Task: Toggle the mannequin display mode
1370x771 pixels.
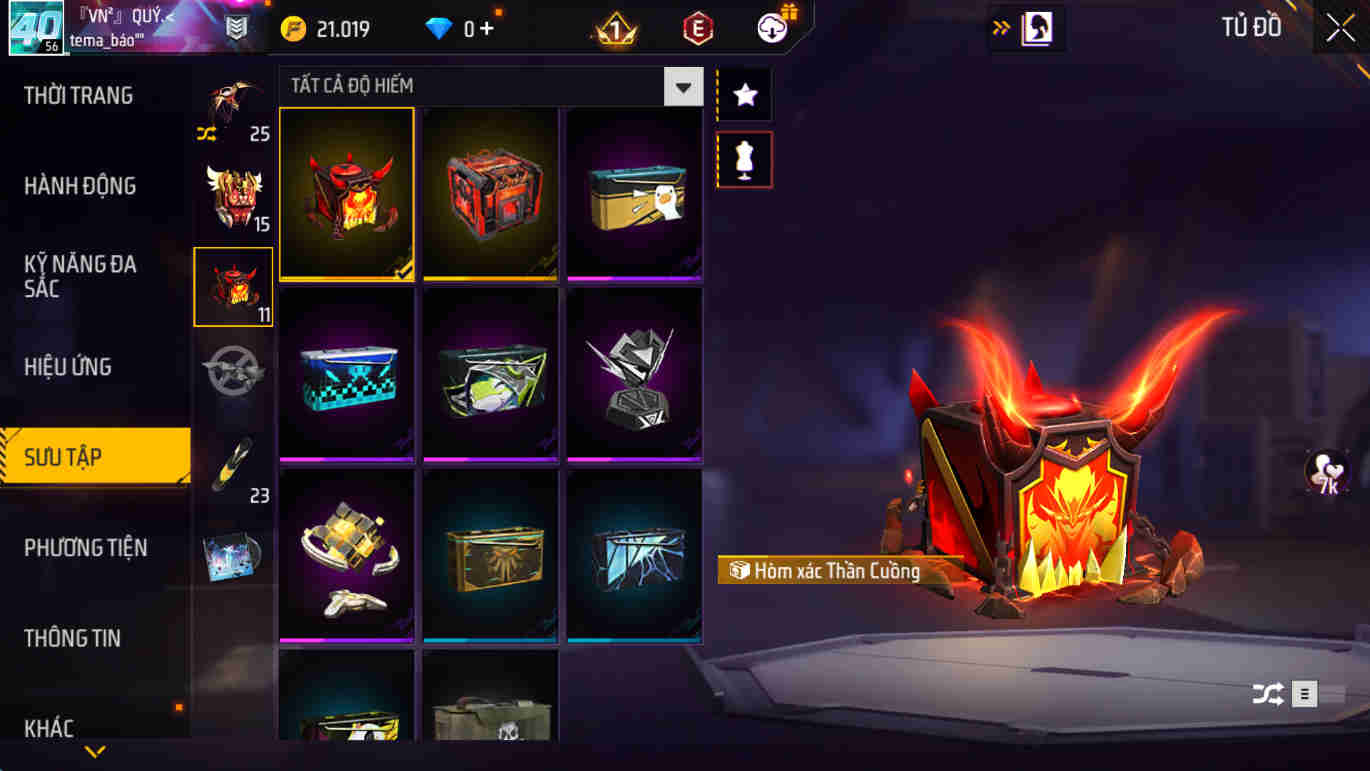Action: point(744,160)
